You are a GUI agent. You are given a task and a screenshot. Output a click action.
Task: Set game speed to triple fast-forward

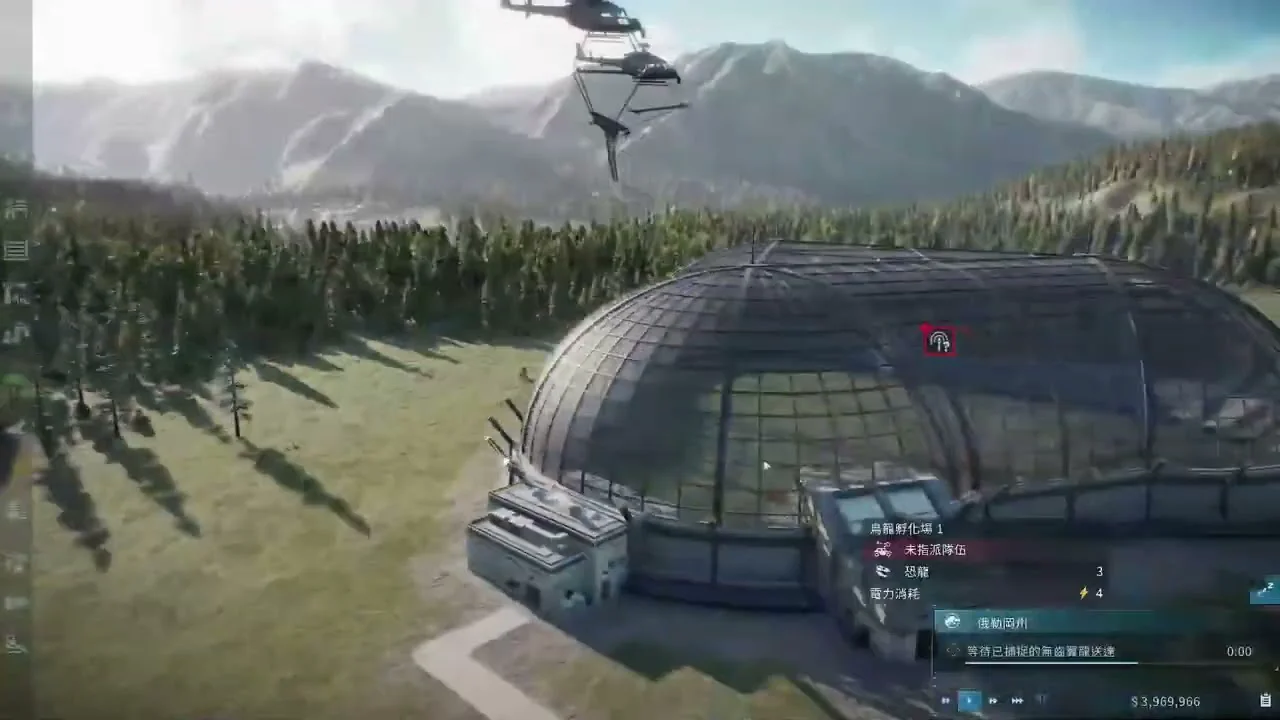(1017, 701)
